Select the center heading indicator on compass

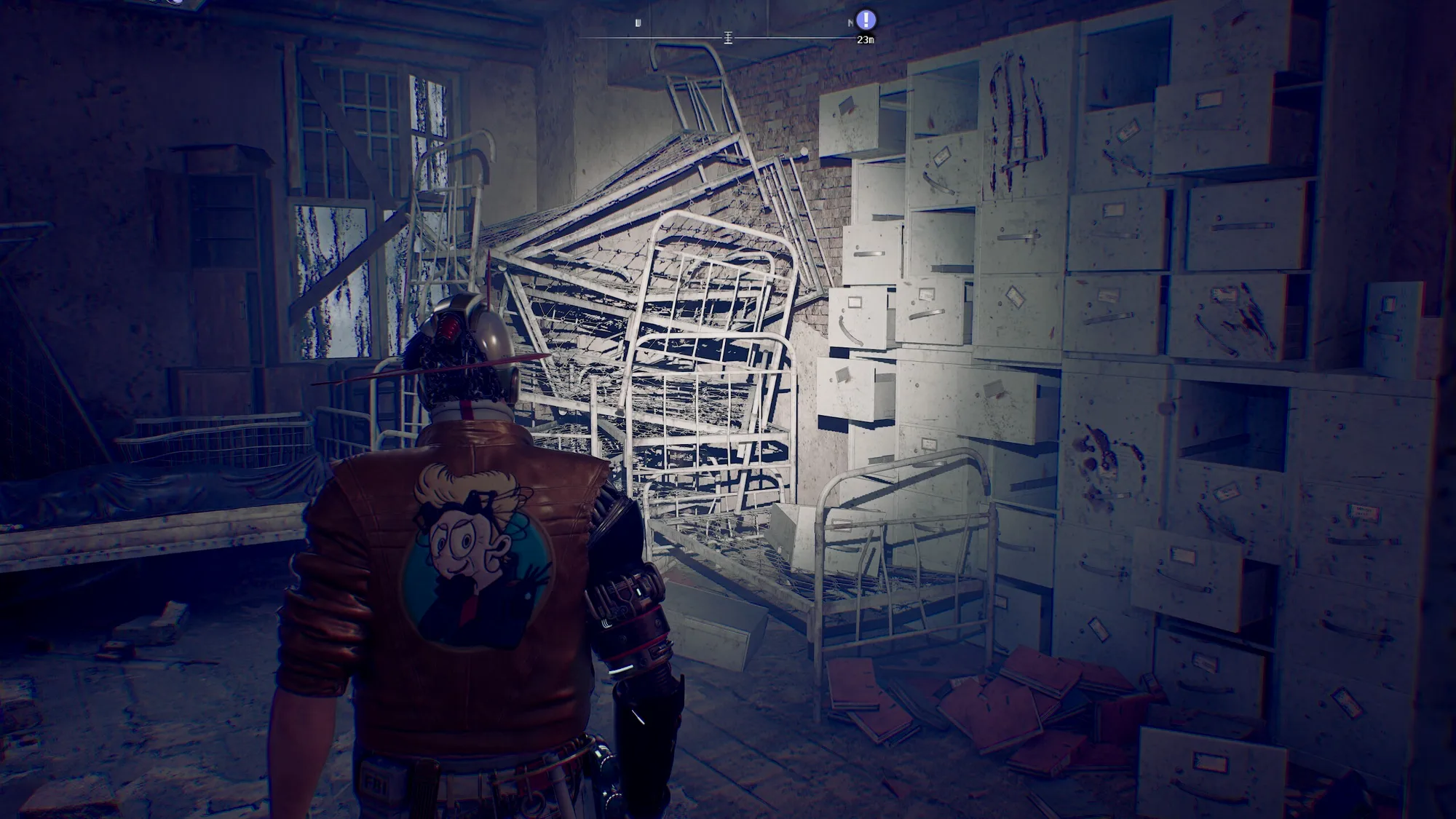727,38
